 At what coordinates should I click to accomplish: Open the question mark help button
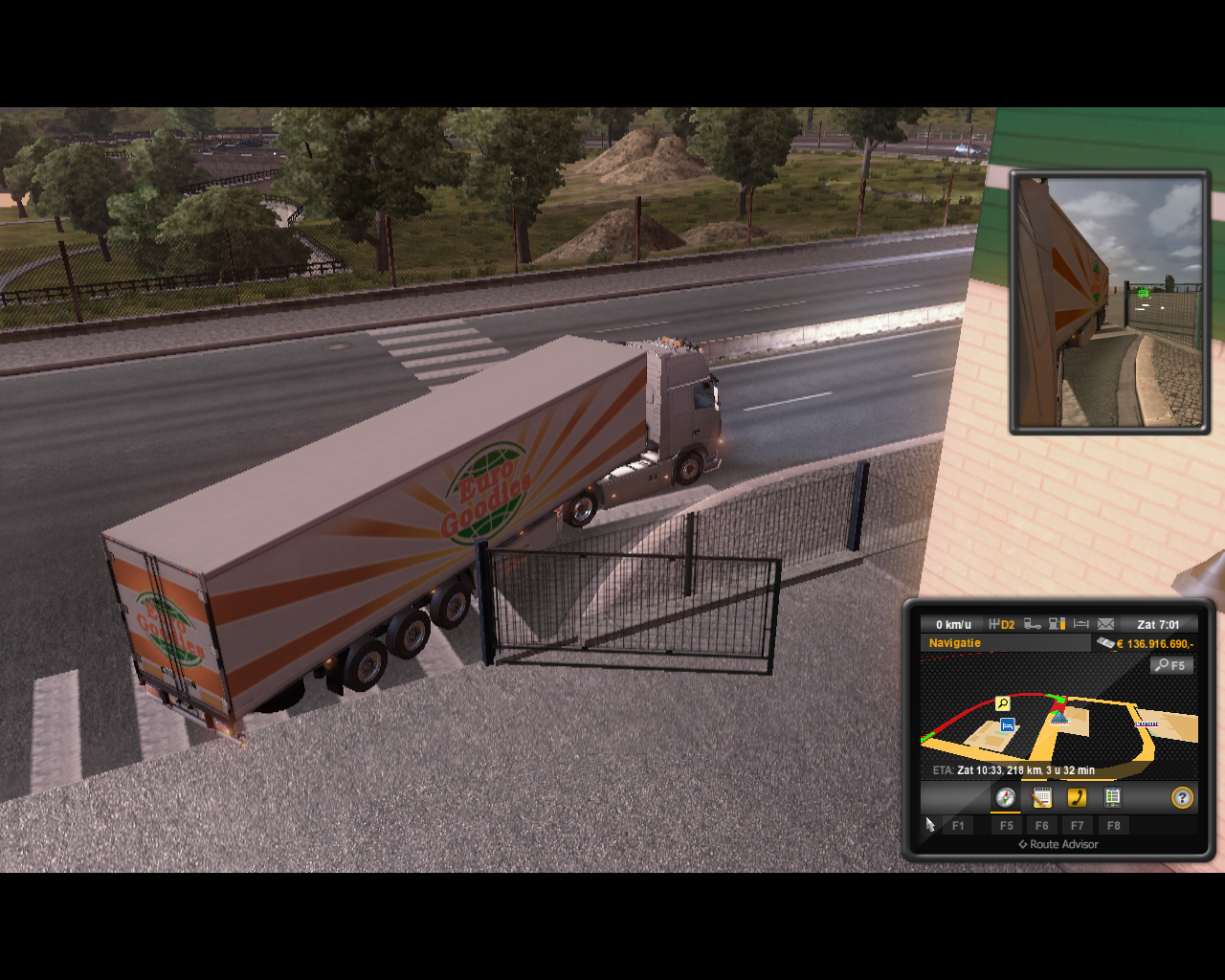1183,797
